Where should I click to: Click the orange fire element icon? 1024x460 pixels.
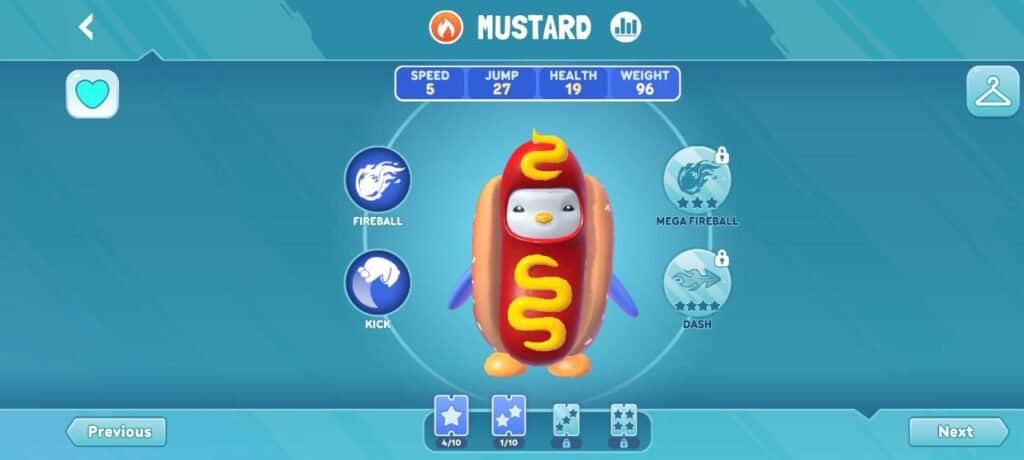pos(446,27)
